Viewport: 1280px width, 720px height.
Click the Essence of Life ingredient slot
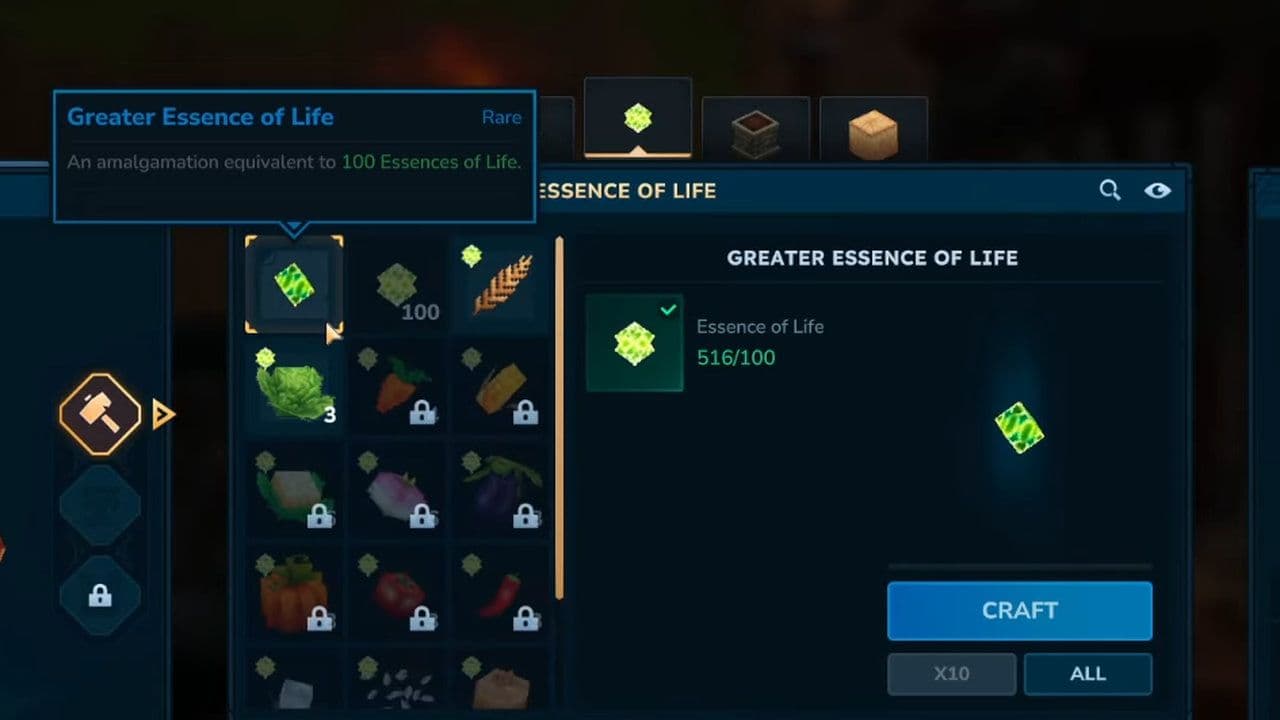[x=634, y=343]
